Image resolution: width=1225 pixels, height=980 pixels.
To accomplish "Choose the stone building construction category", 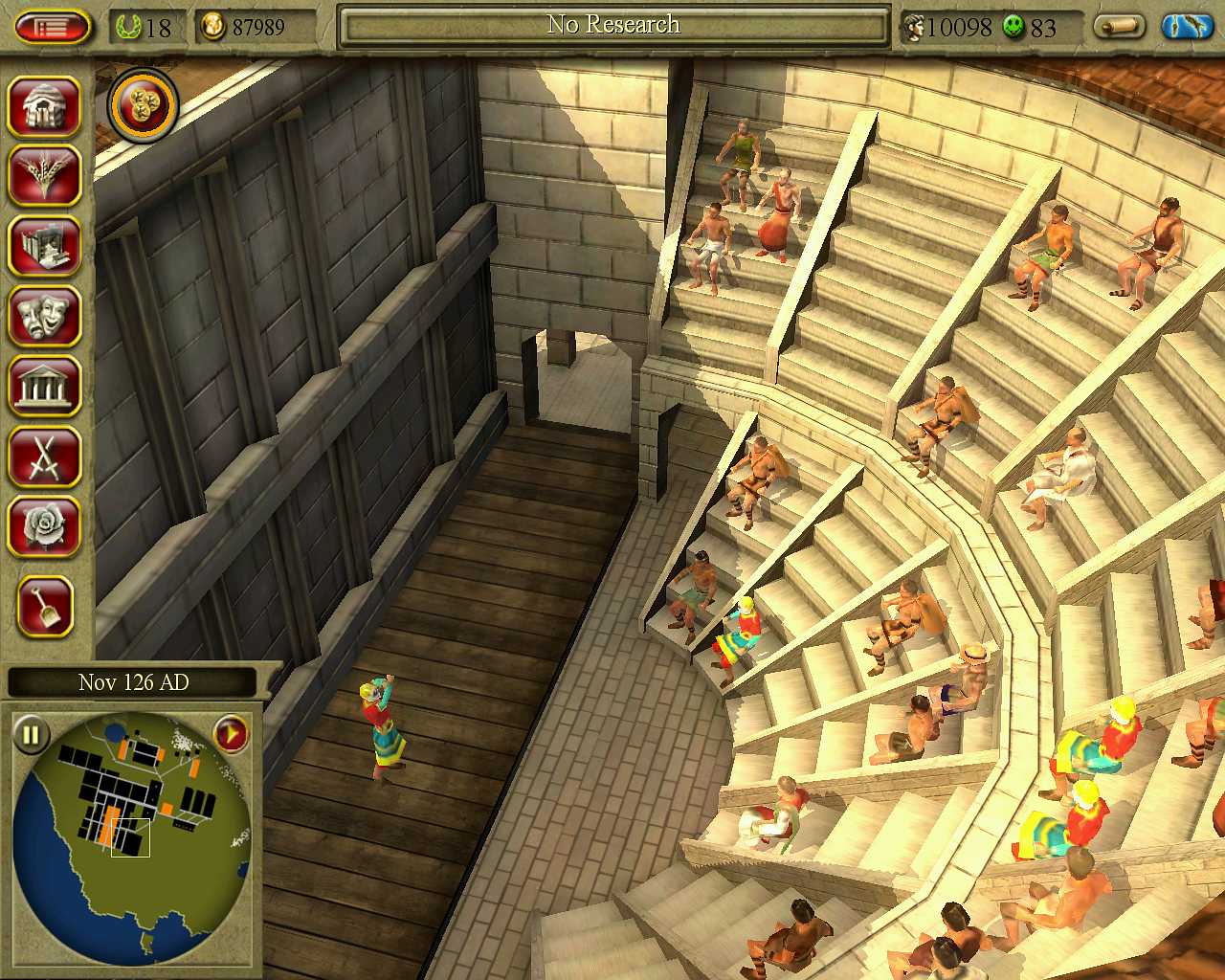I will pyautogui.click(x=44, y=246).
